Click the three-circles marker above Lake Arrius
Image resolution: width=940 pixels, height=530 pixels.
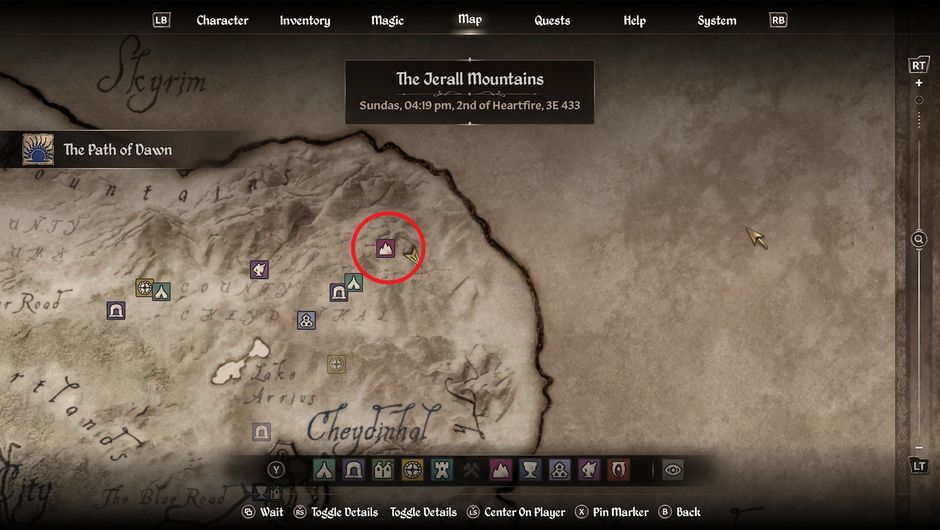click(306, 320)
